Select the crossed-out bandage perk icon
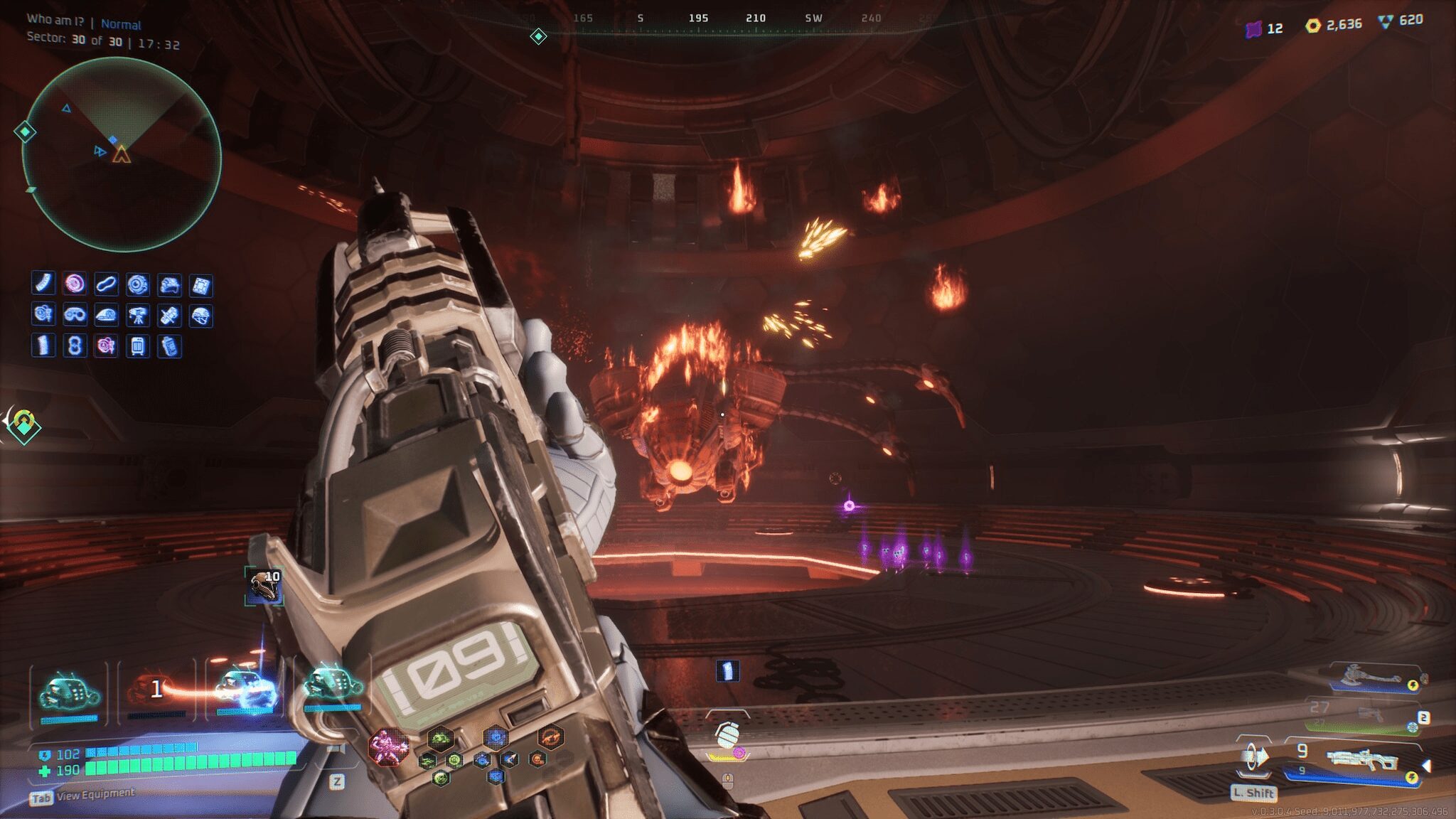This screenshot has height=819, width=1456. pos(169,315)
